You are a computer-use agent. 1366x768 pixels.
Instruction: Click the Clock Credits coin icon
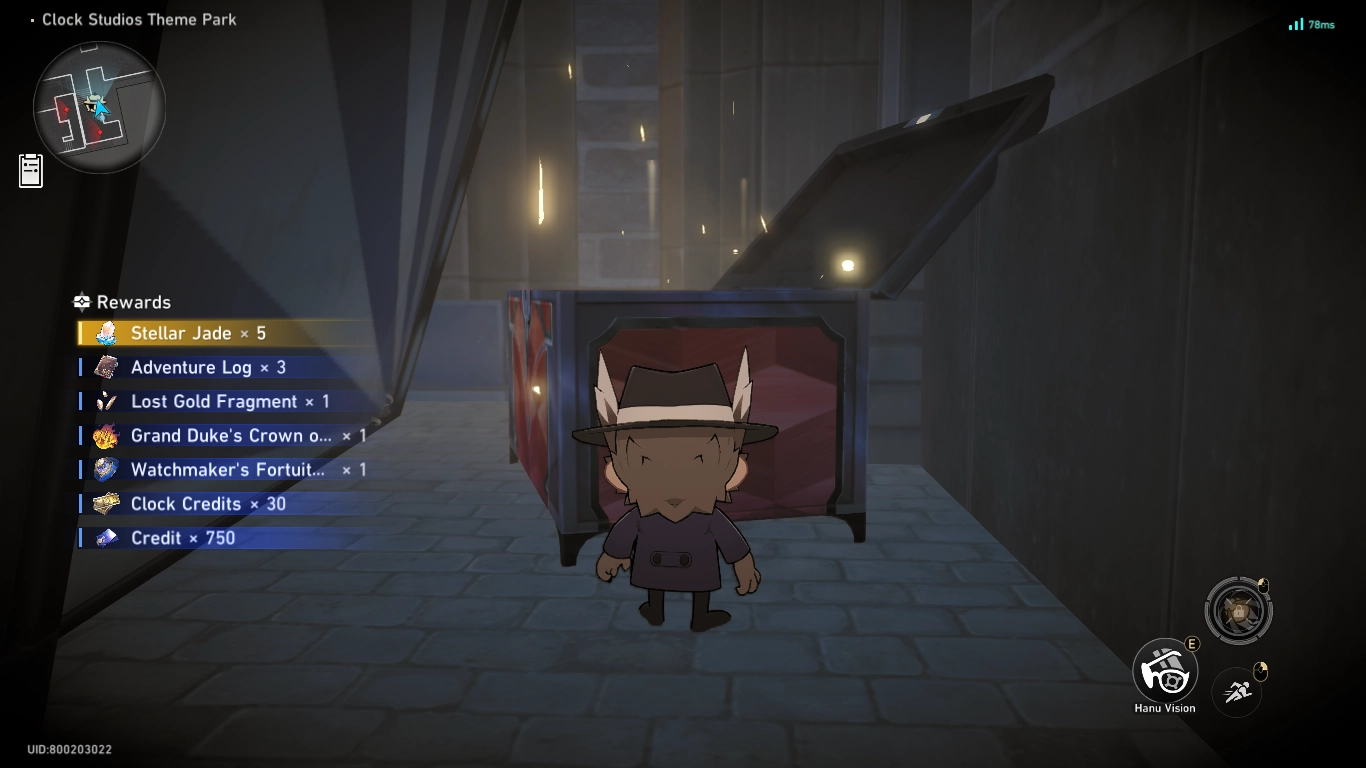(x=106, y=504)
